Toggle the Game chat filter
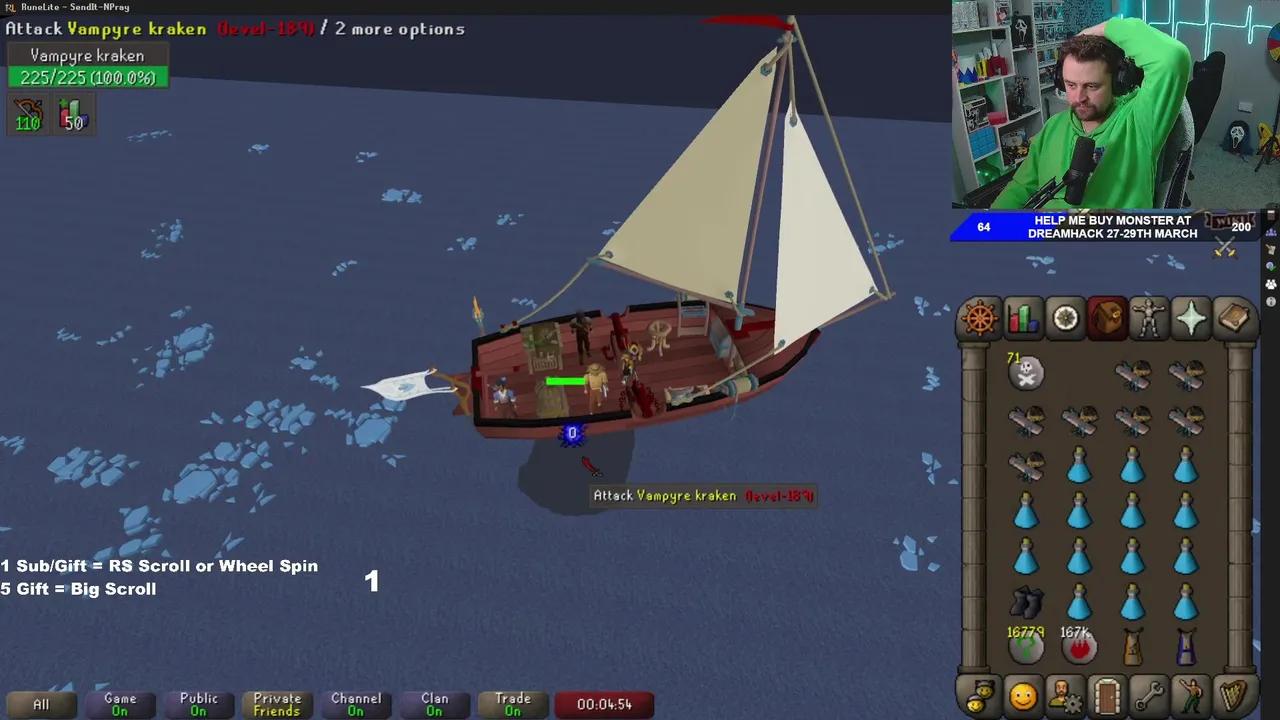 pos(120,704)
